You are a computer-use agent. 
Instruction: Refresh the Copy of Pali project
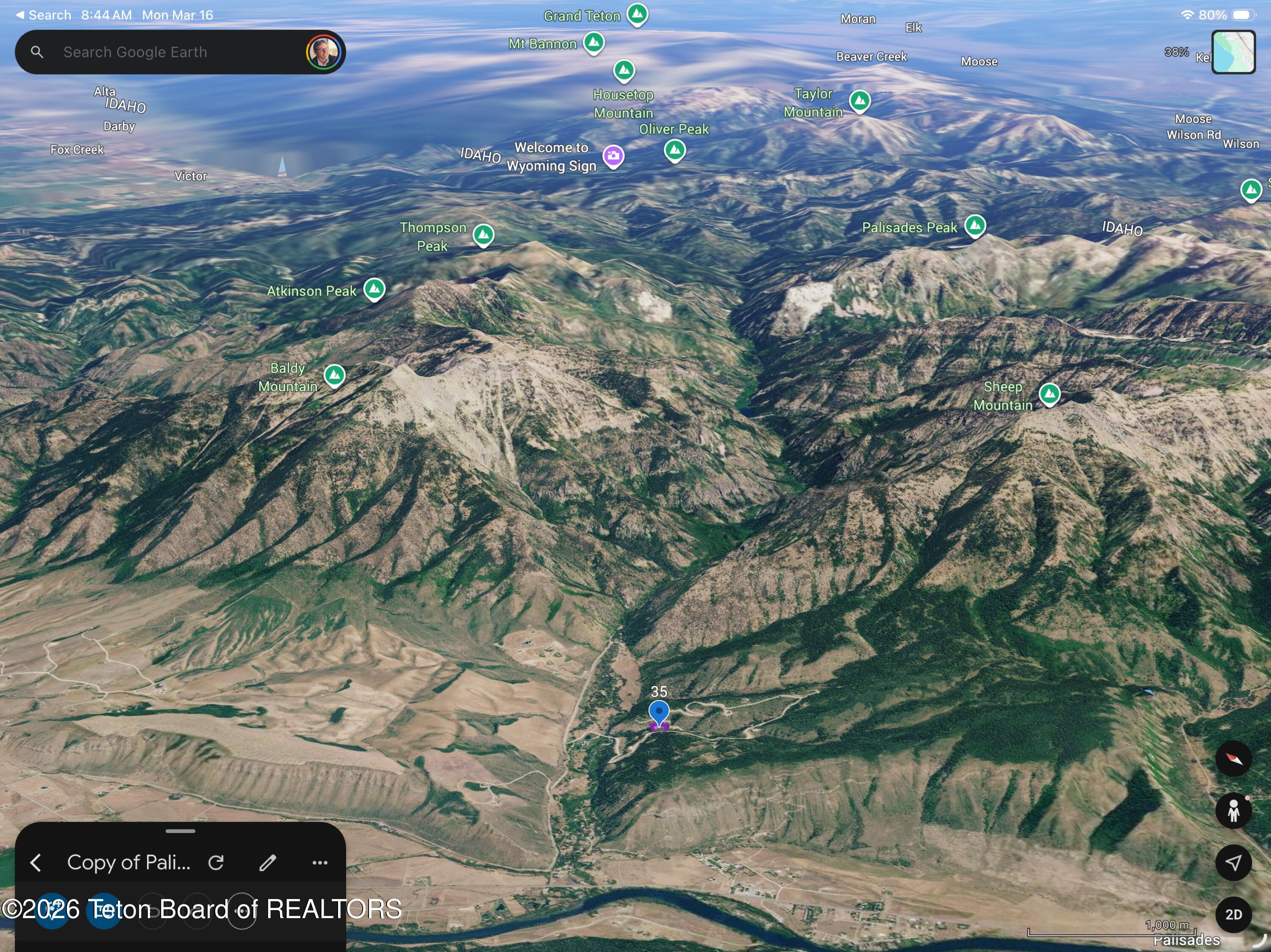(x=216, y=862)
